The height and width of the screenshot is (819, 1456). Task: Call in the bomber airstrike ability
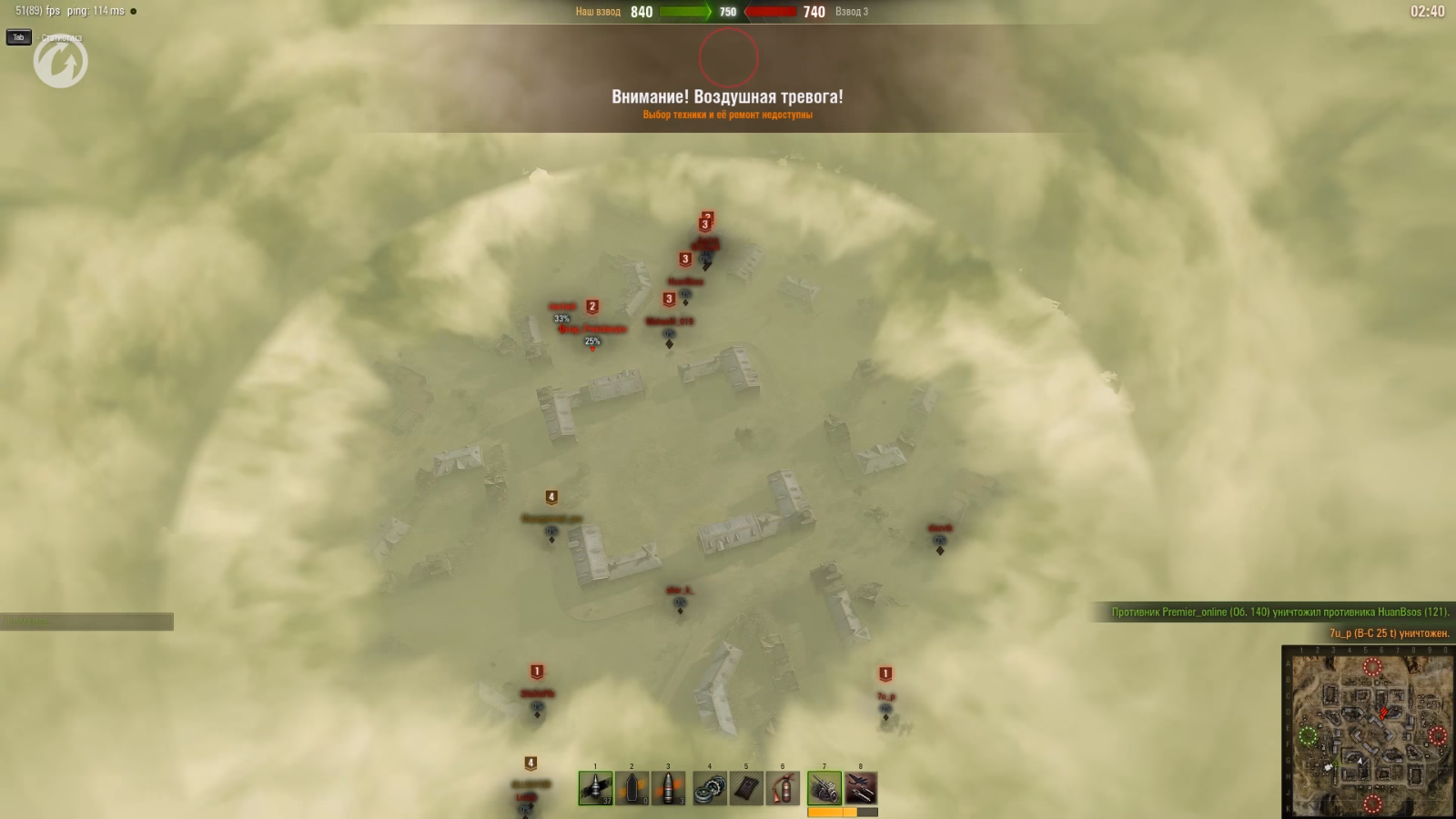pos(861,788)
